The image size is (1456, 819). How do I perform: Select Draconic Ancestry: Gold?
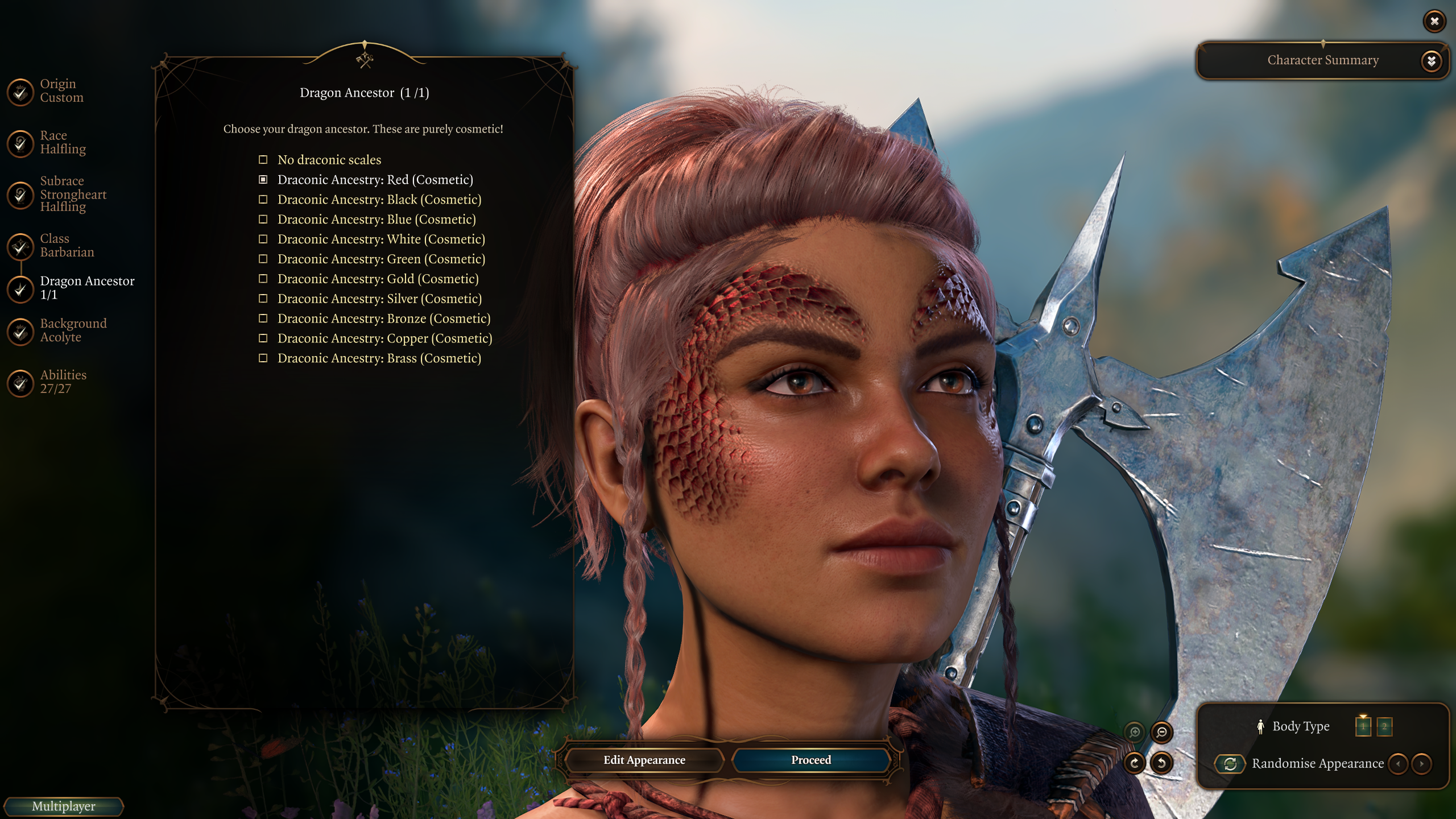click(x=378, y=279)
